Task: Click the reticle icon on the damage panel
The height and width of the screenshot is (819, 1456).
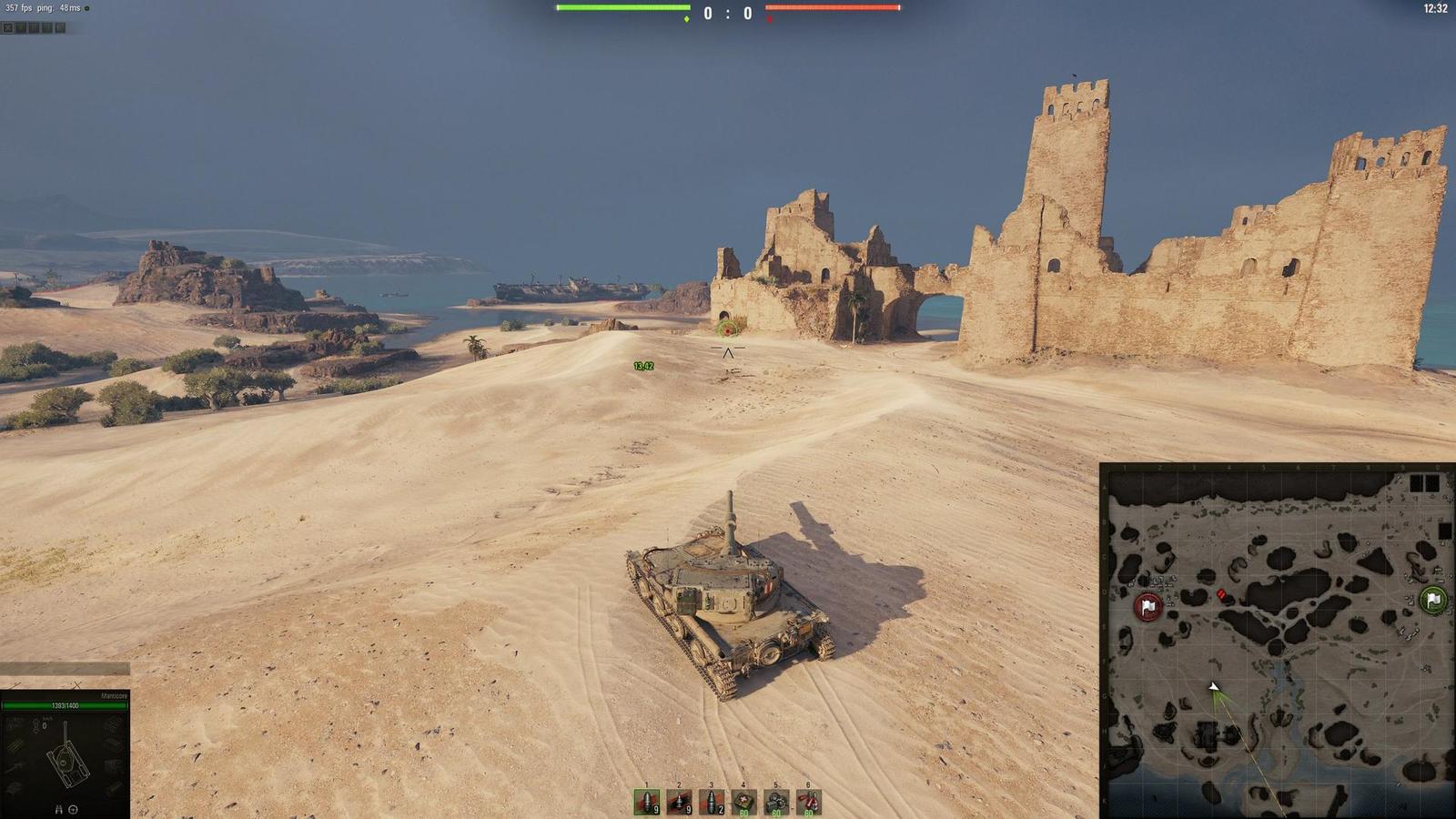Action: click(x=73, y=810)
